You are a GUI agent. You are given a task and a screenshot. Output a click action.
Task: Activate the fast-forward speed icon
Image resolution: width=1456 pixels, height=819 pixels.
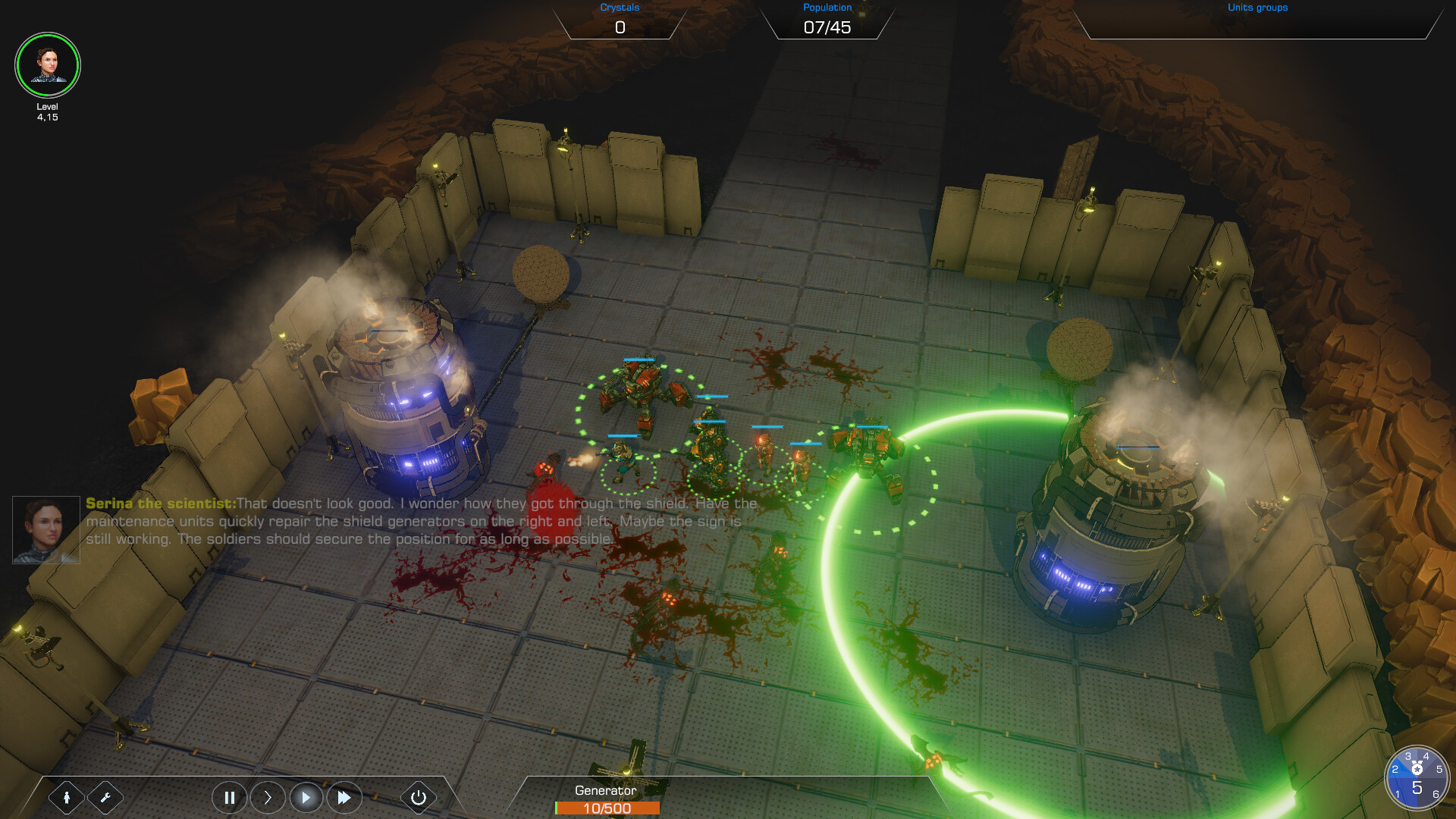point(345,797)
